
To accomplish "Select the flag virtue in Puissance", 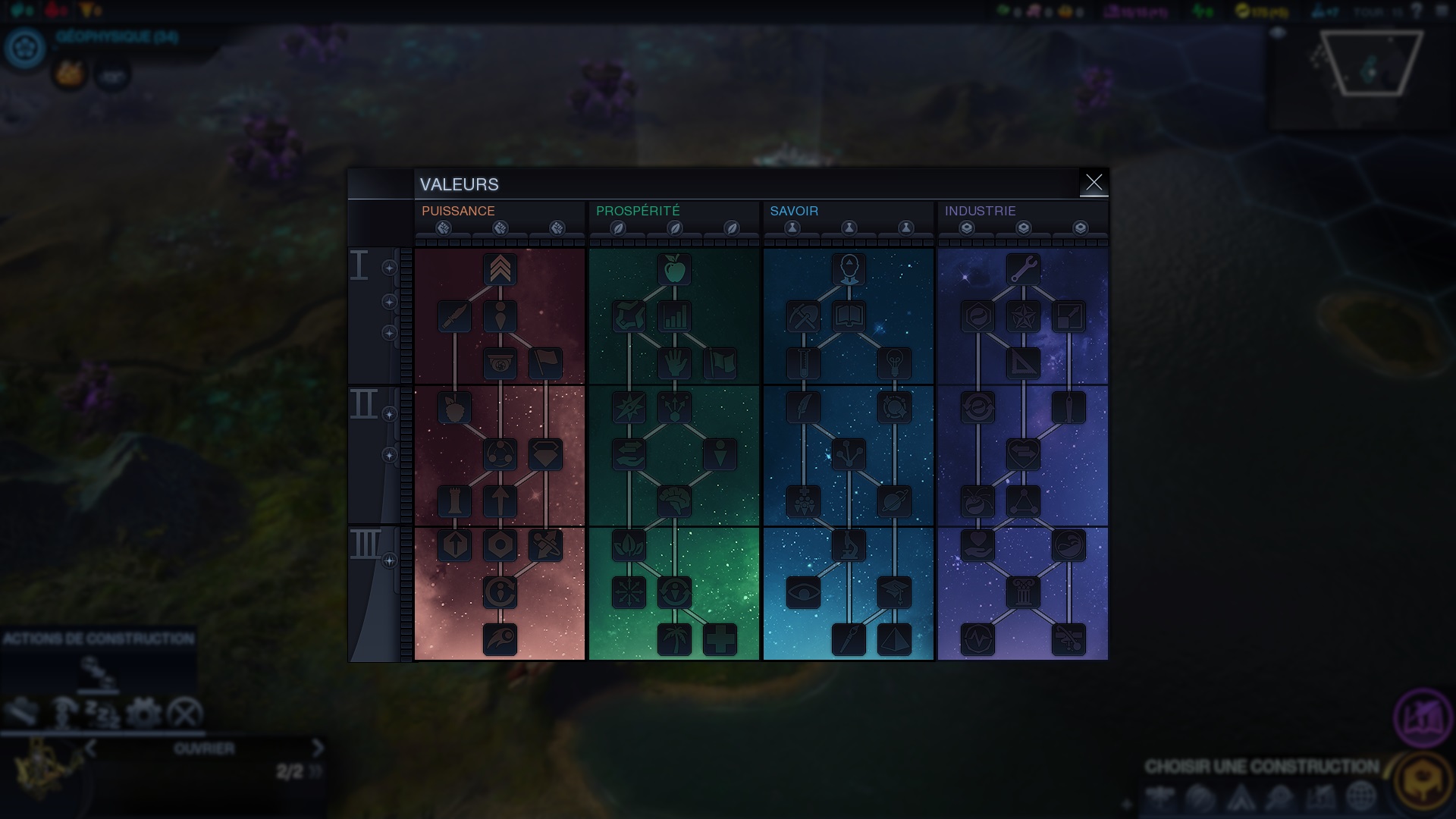I will [x=545, y=363].
